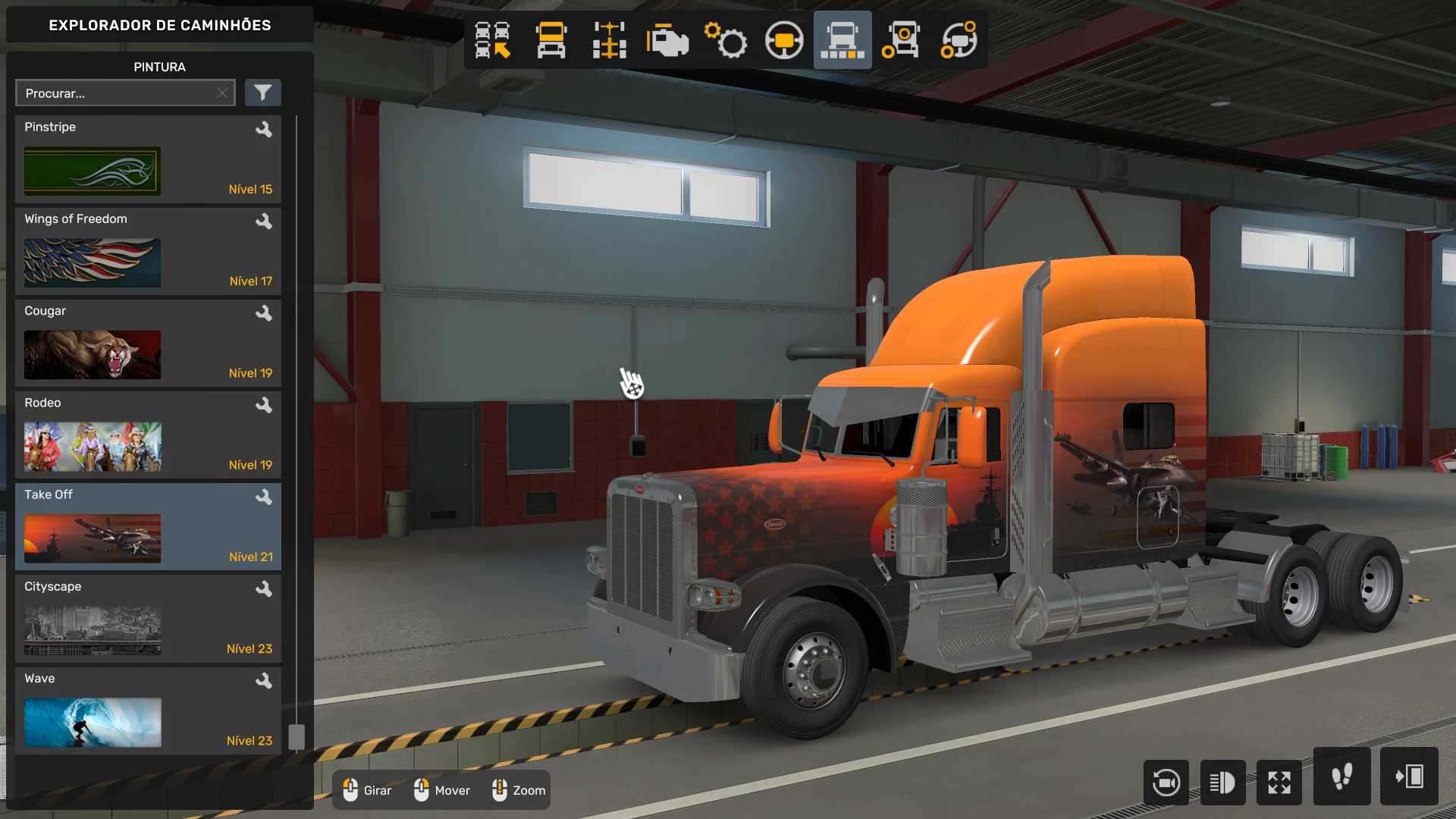1456x819 pixels.
Task: Clear the search box with the X
Action: point(222,93)
